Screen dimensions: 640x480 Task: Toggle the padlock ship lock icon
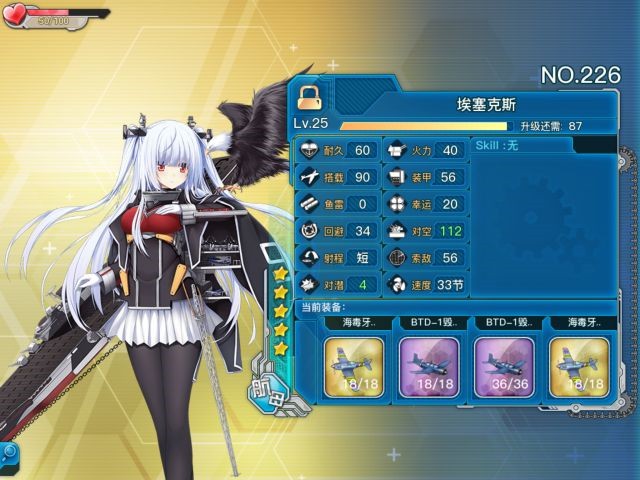point(308,96)
